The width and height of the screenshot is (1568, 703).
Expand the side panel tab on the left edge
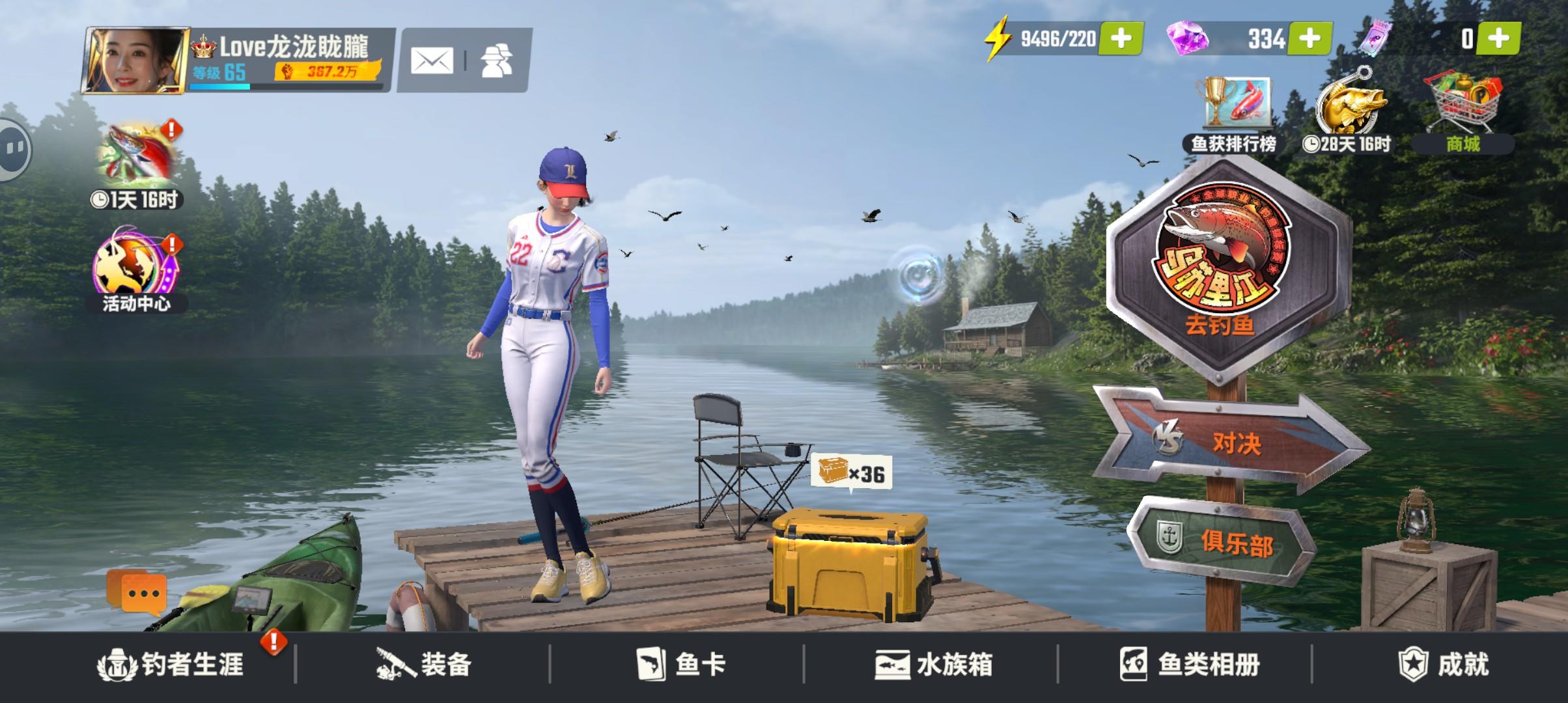(12, 148)
